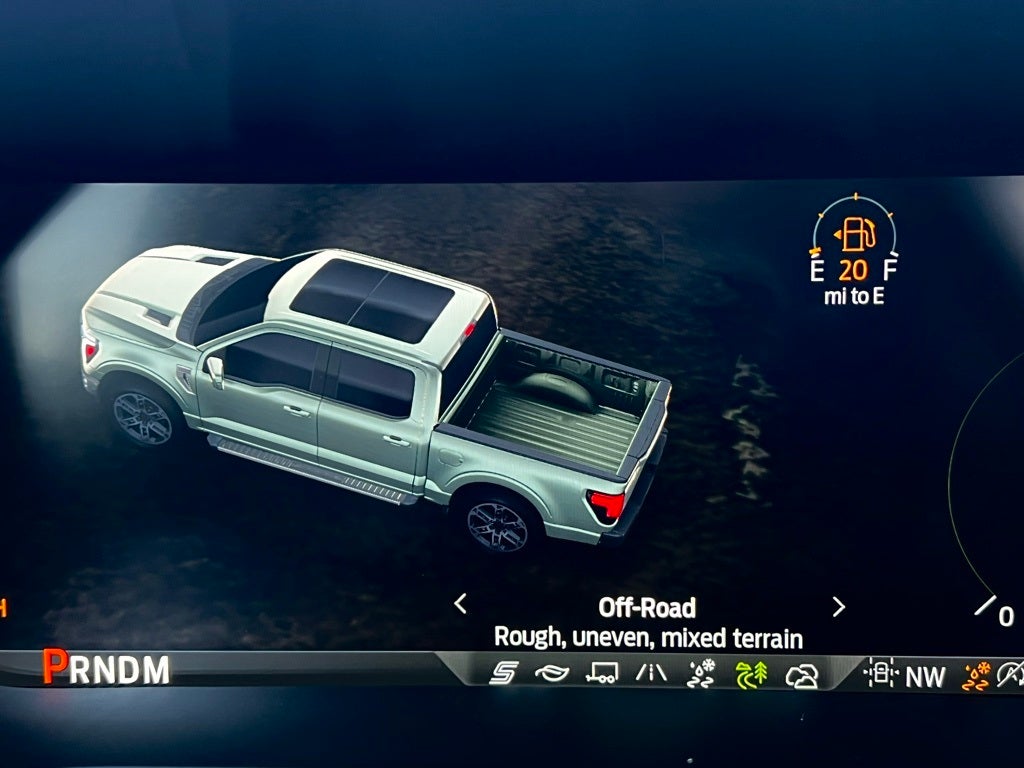The image size is (1024, 768).
Task: Pick the Normal road lanes mode icon
Action: pyautogui.click(x=651, y=674)
